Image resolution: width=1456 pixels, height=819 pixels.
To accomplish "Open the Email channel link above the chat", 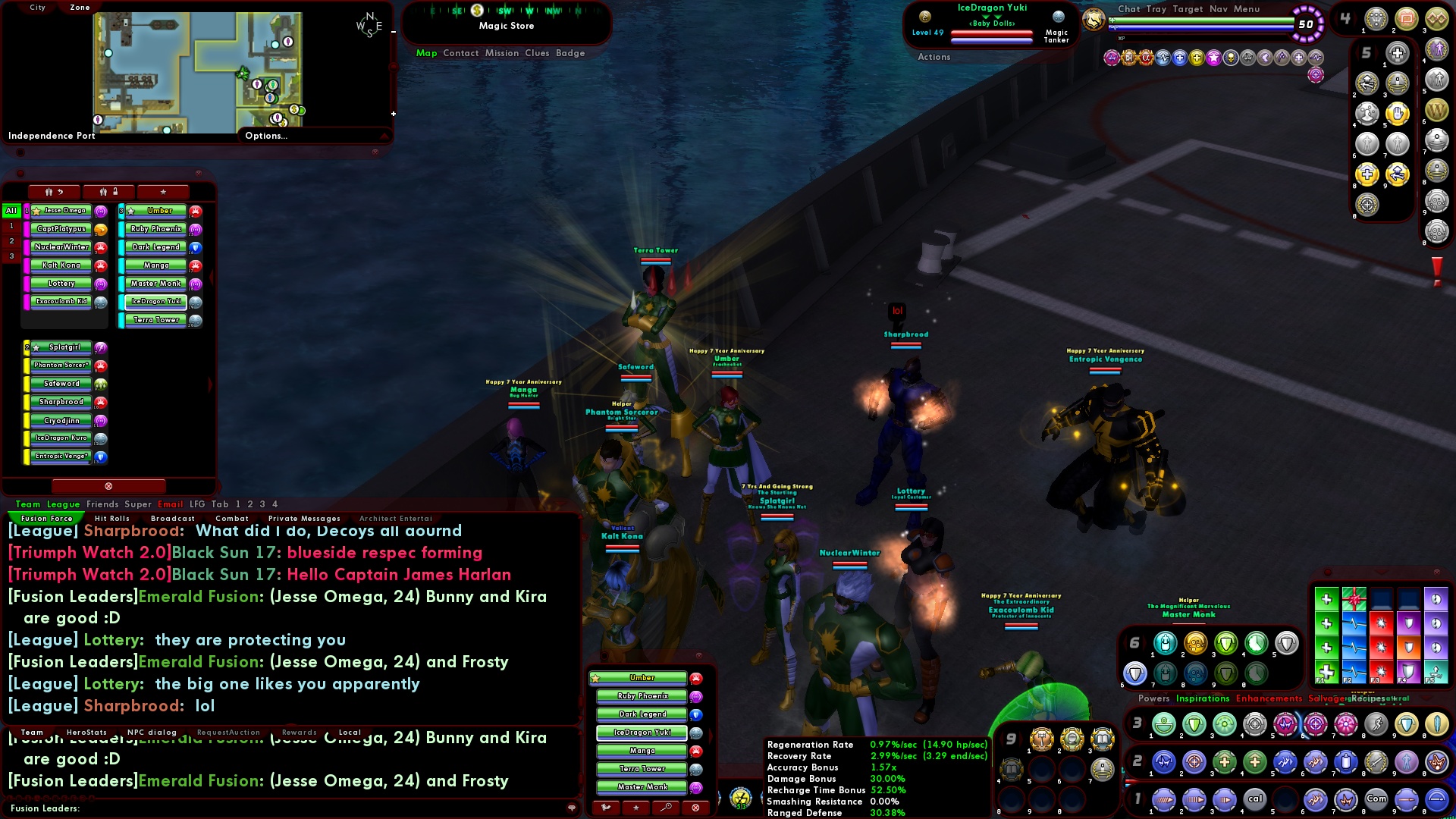I will pos(171,504).
